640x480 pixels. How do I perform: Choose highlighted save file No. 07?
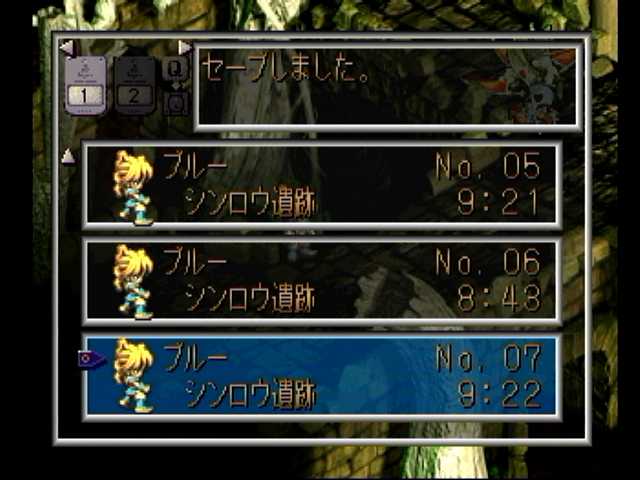[x=321, y=375]
